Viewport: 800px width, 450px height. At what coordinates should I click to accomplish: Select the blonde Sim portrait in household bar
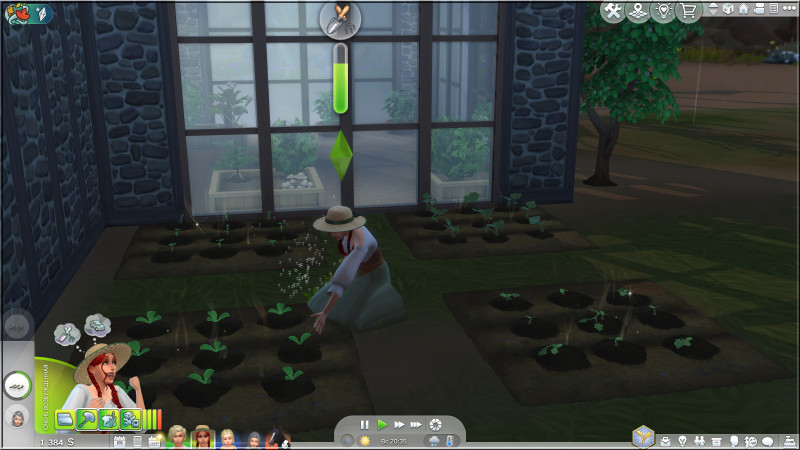(x=228, y=437)
